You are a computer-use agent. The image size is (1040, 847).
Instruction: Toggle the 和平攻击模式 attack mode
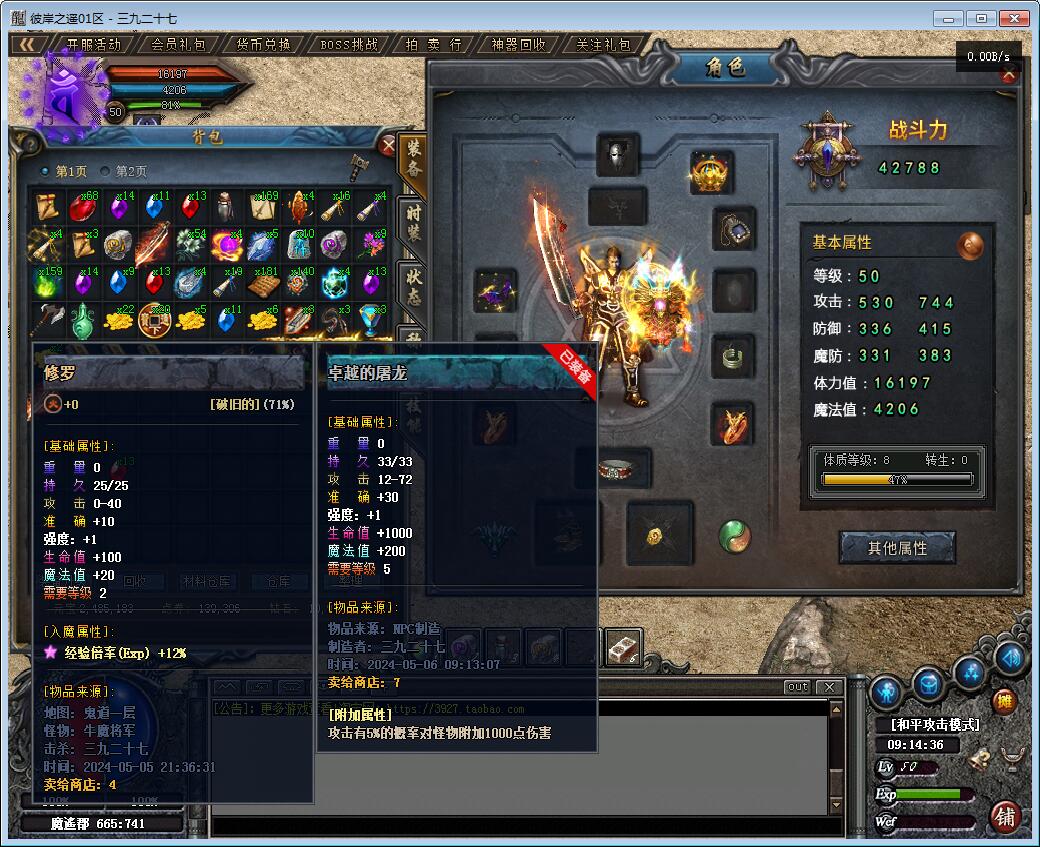[x=935, y=724]
